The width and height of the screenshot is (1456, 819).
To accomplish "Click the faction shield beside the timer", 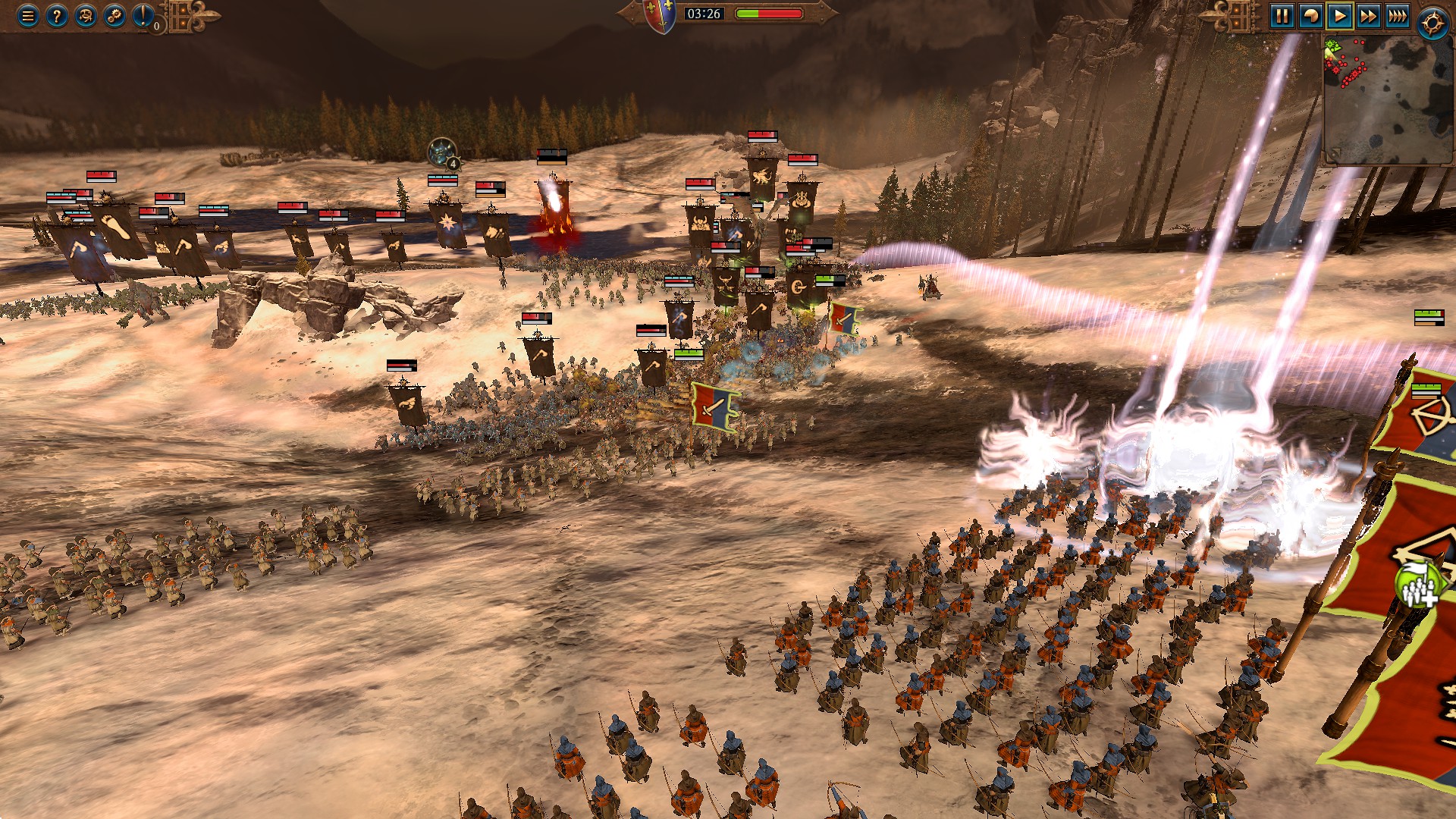I will [x=660, y=15].
